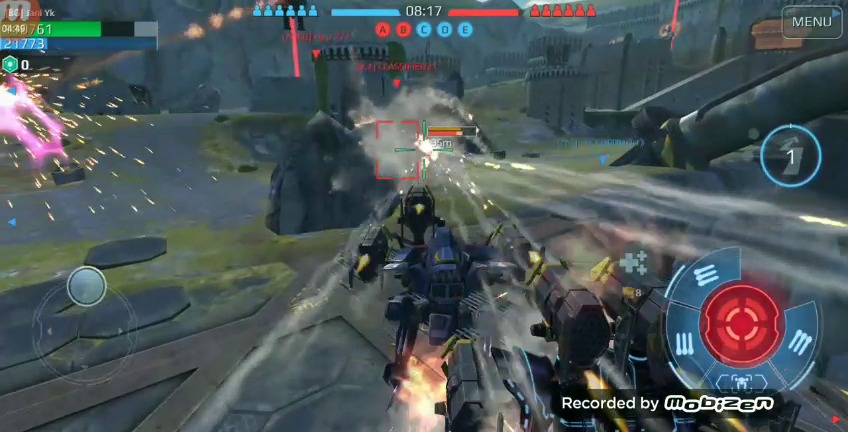Fire the top weapon group segment
The height and width of the screenshot is (432, 848).
pos(705,273)
